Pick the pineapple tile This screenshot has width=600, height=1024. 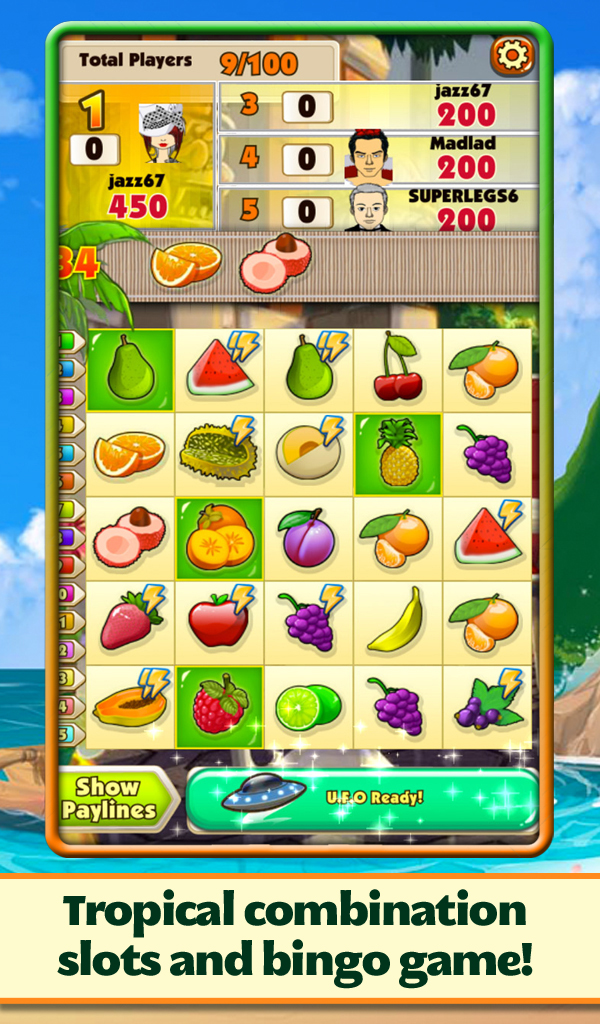coord(398,452)
